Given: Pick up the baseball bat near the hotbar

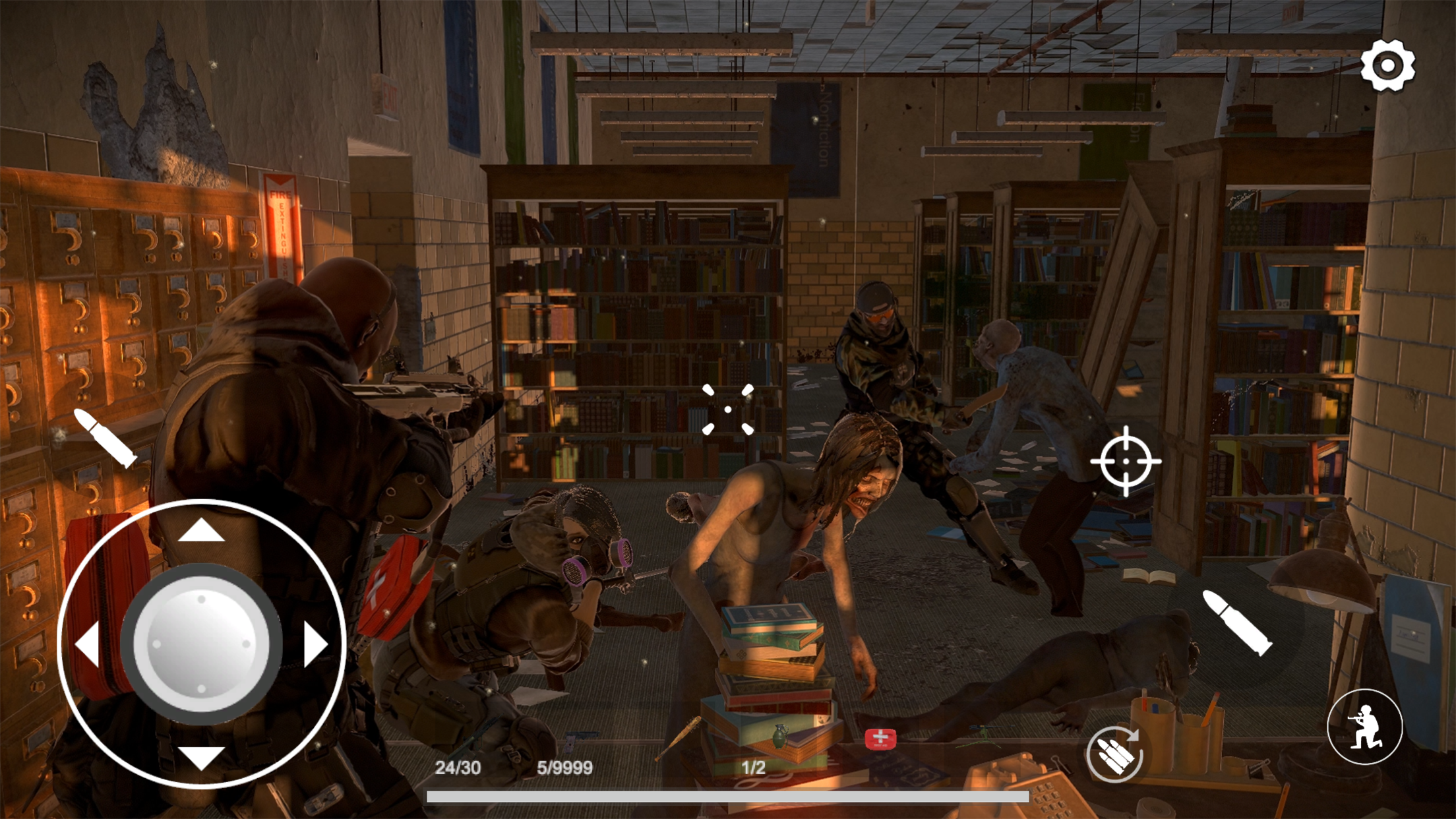Looking at the screenshot, I should point(679,739).
